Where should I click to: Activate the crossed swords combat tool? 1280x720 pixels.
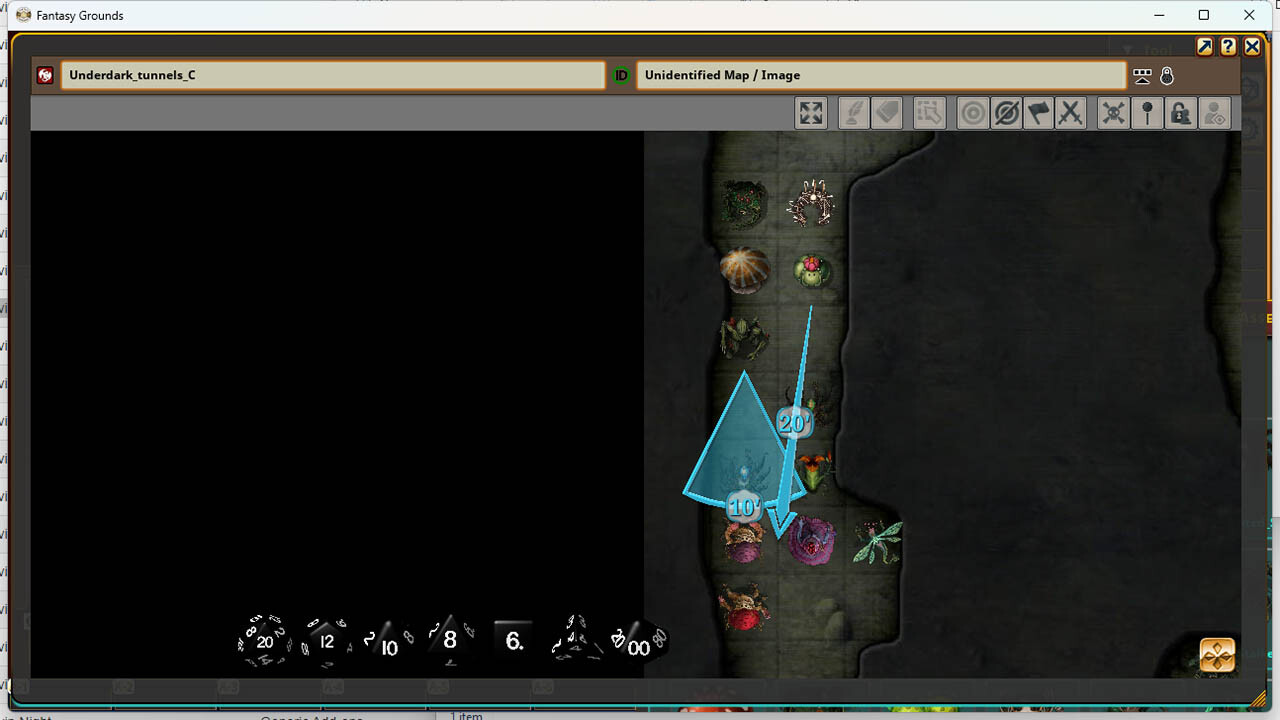(x=1071, y=112)
